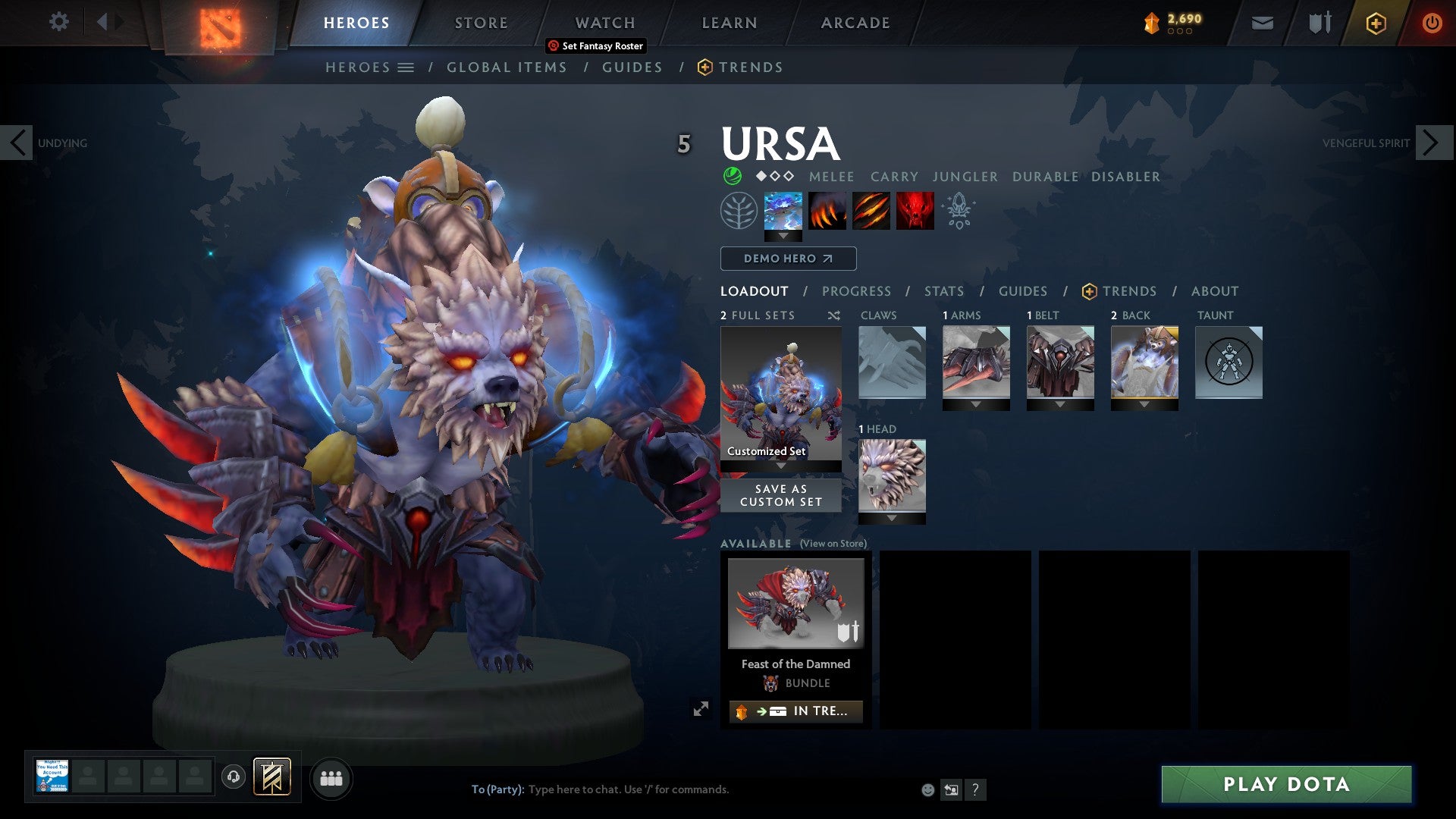The width and height of the screenshot is (1456, 819).
Task: Open the Arcade menu
Action: pos(854,22)
